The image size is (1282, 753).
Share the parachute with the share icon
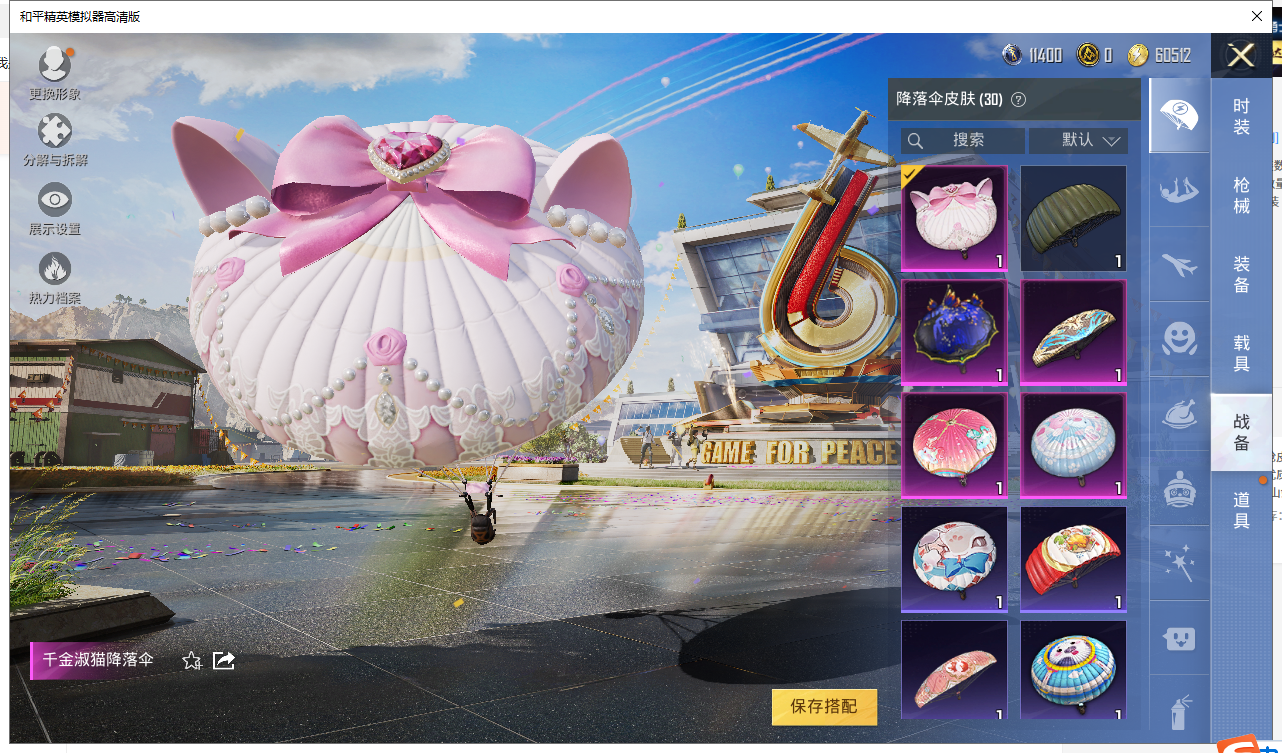coord(224,660)
